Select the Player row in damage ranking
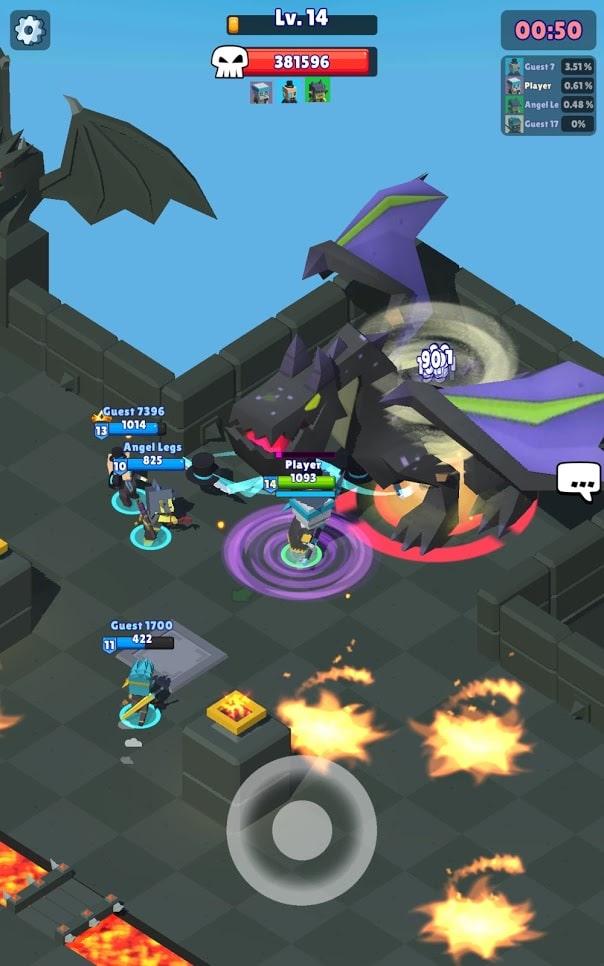Image resolution: width=604 pixels, height=966 pixels. (x=549, y=86)
